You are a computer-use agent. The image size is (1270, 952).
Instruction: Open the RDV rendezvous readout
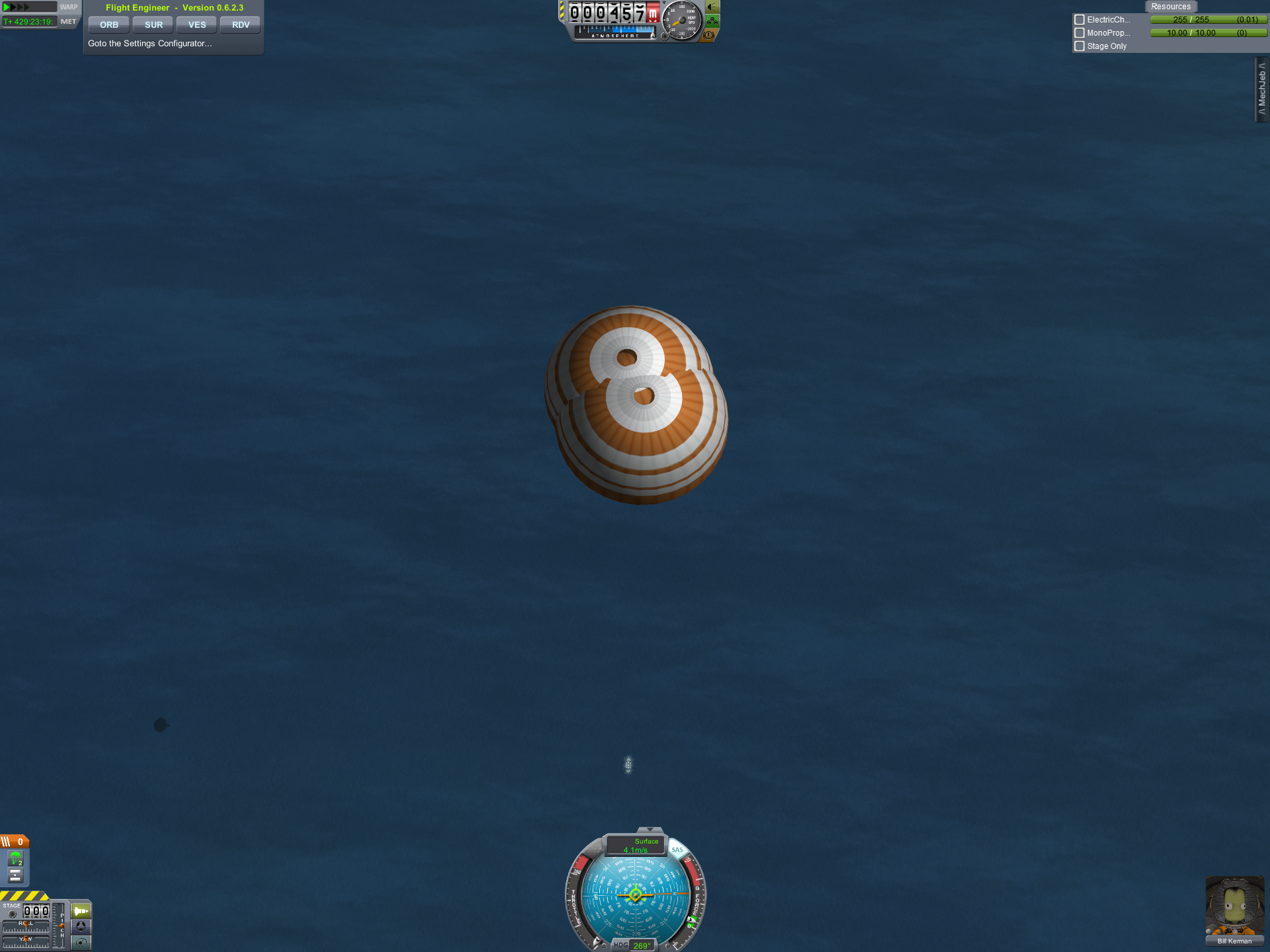241,25
